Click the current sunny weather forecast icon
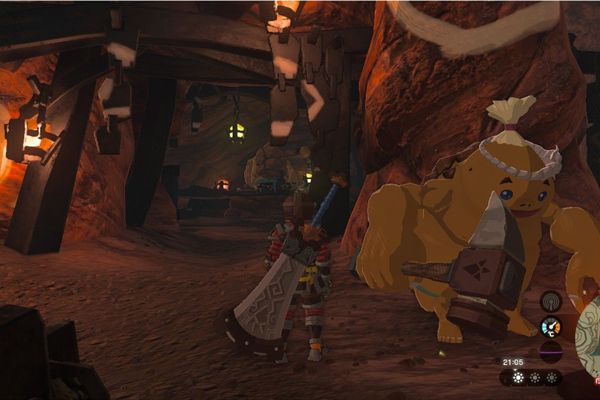This screenshot has width=600, height=400. (x=517, y=378)
